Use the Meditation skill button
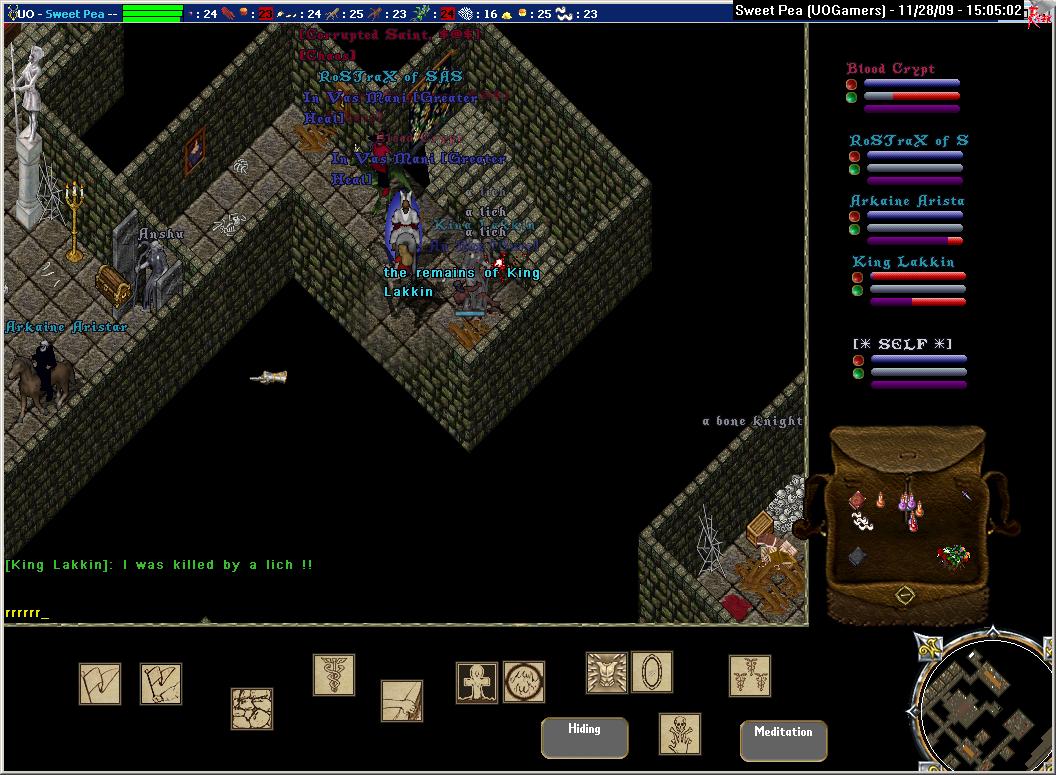This screenshot has width=1056, height=775. [783, 740]
